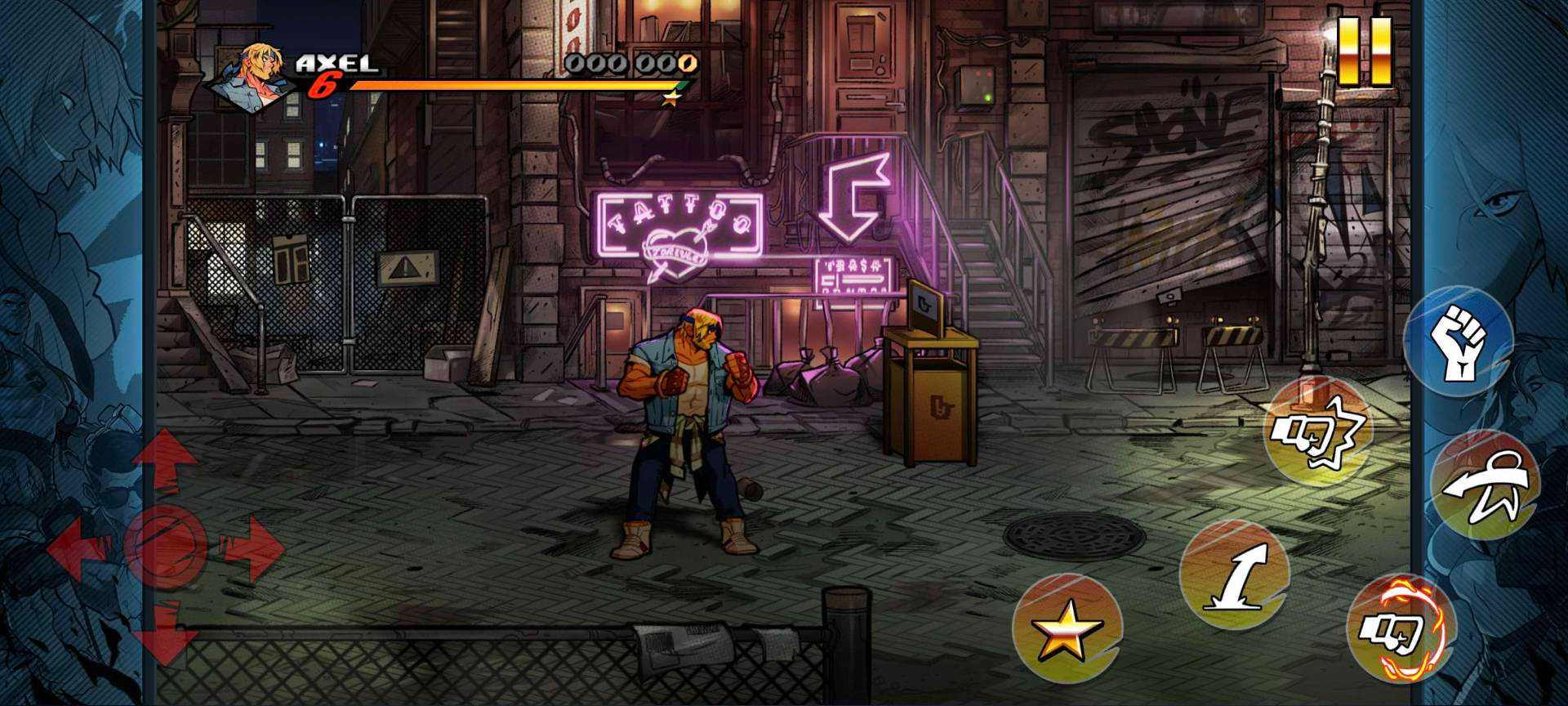Tap the jump arrow button

pyautogui.click(x=1234, y=575)
